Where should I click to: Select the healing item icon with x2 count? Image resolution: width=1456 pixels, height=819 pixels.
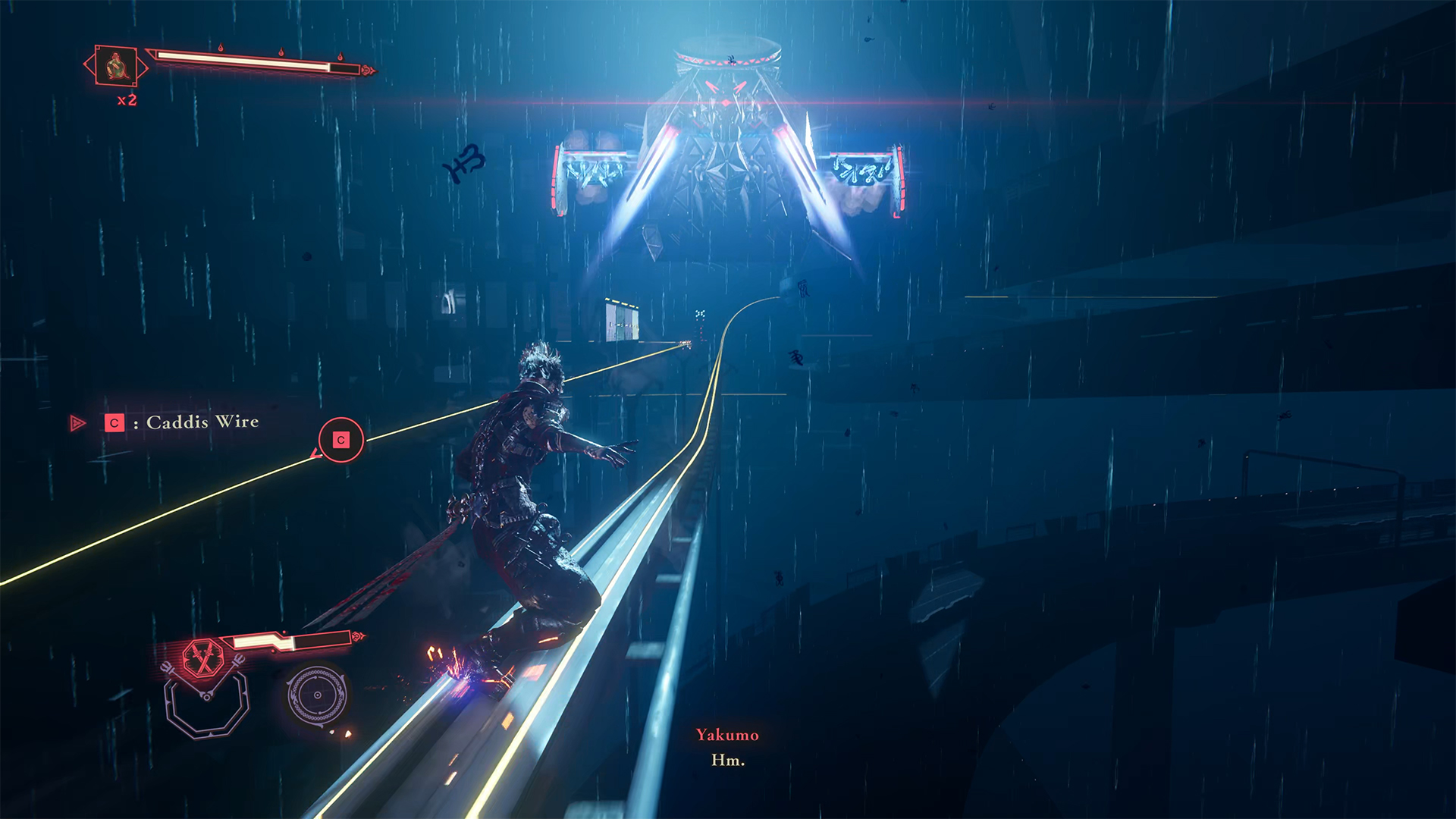pyautogui.click(x=116, y=67)
